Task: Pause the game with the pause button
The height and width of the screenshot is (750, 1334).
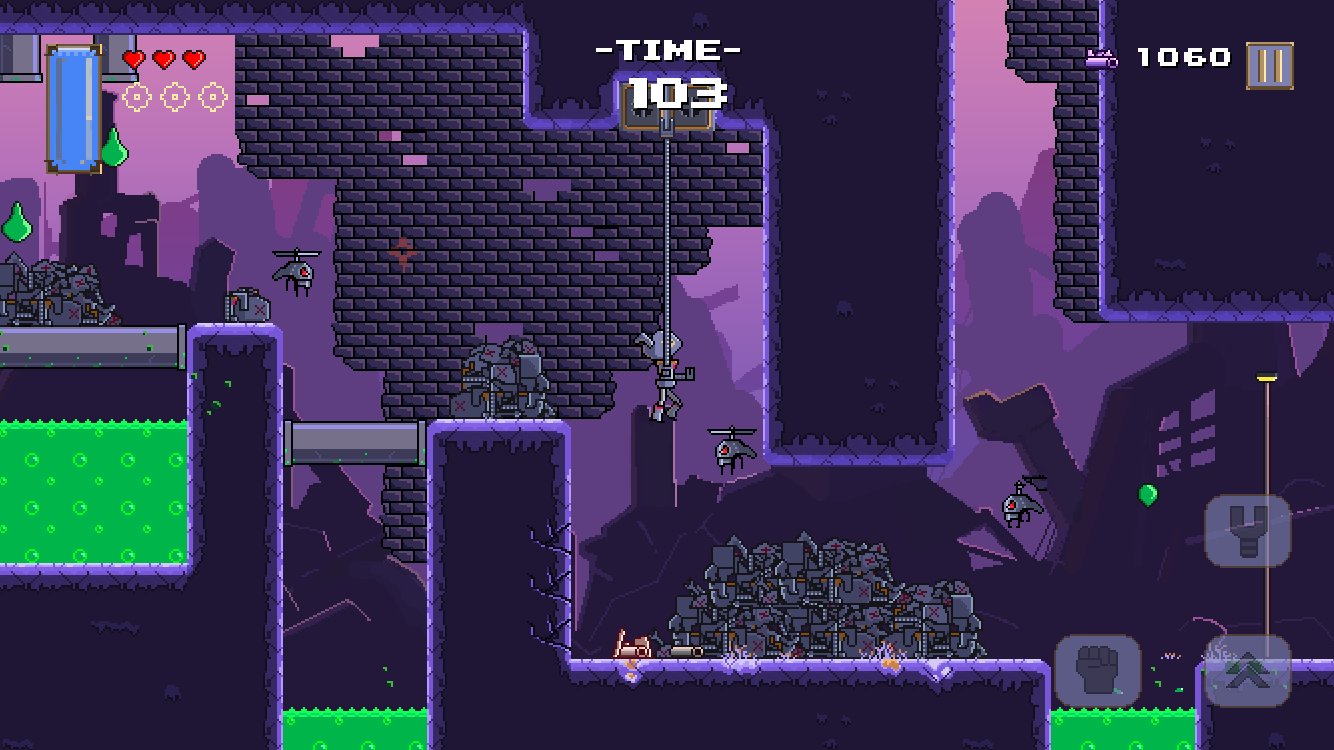Action: click(x=1269, y=66)
